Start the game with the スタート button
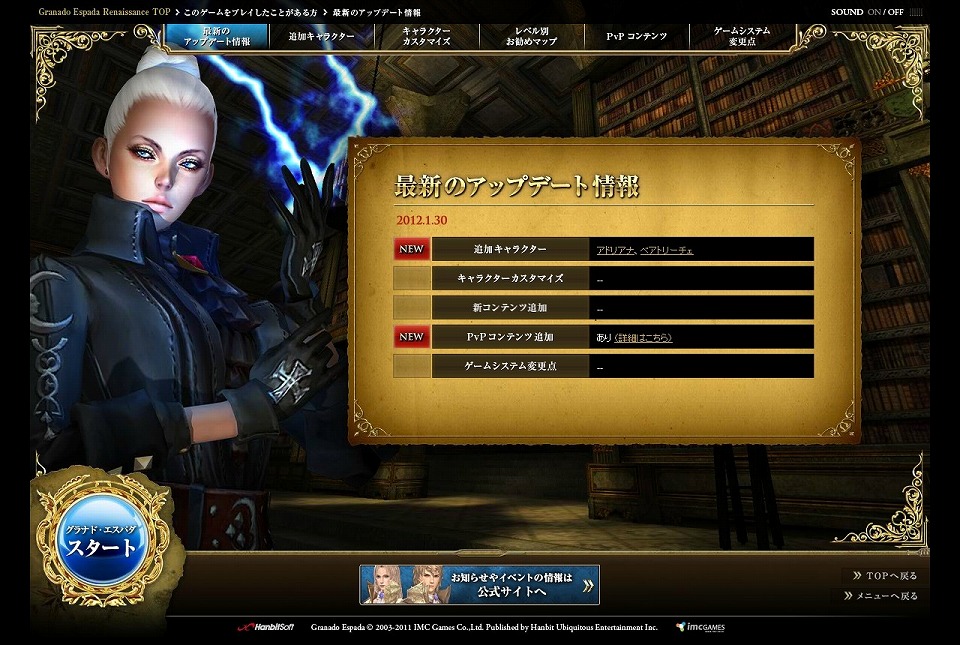 102,543
